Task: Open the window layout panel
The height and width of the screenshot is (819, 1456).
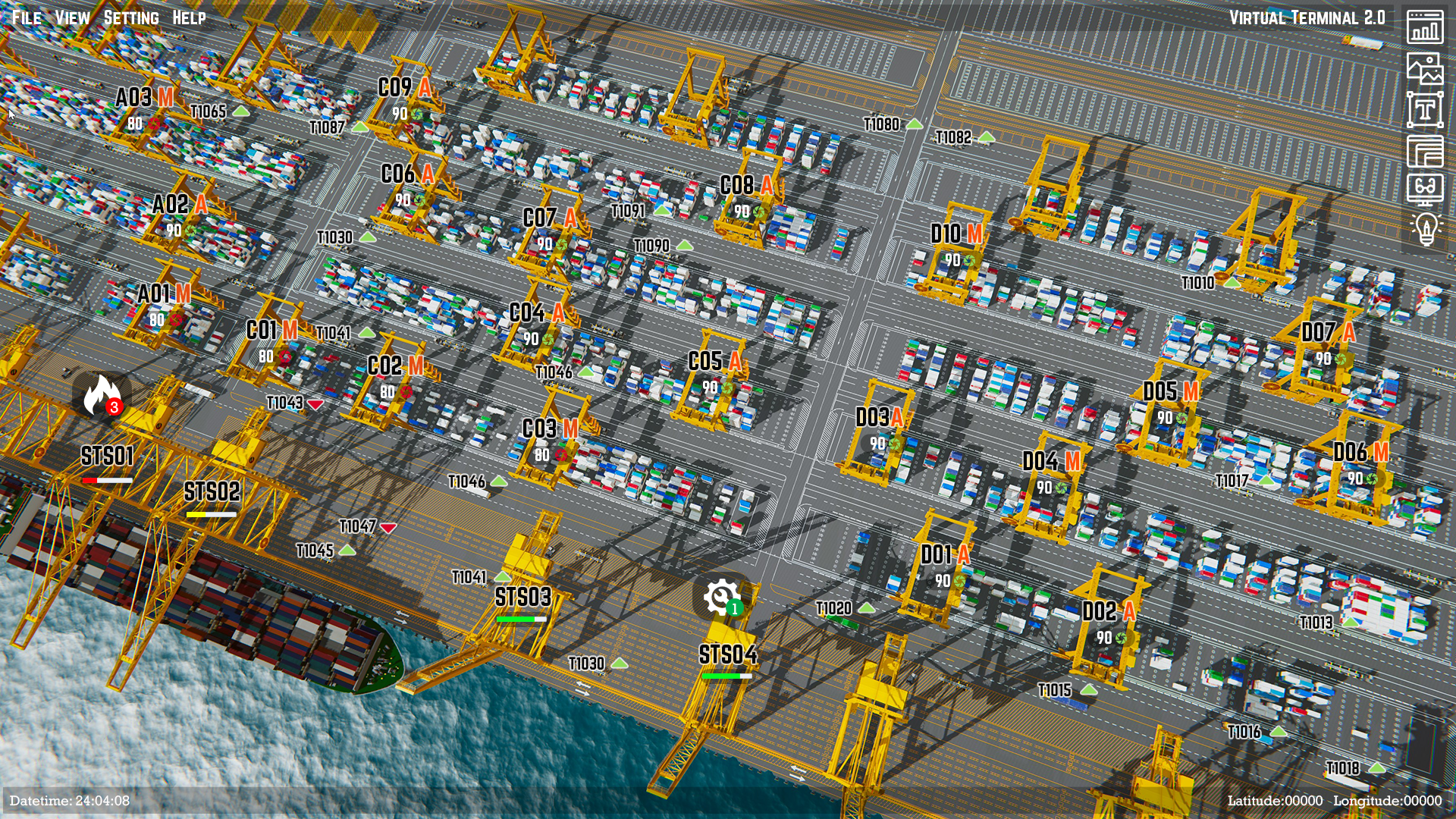Action: (1425, 151)
